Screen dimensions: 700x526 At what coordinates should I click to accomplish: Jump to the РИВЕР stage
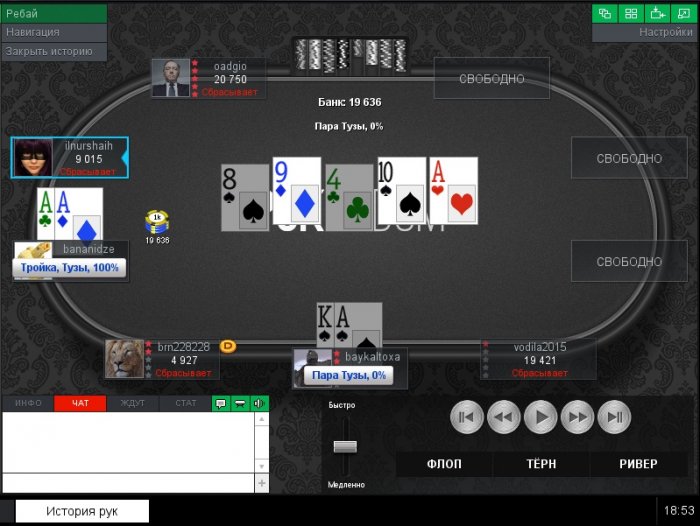638,464
